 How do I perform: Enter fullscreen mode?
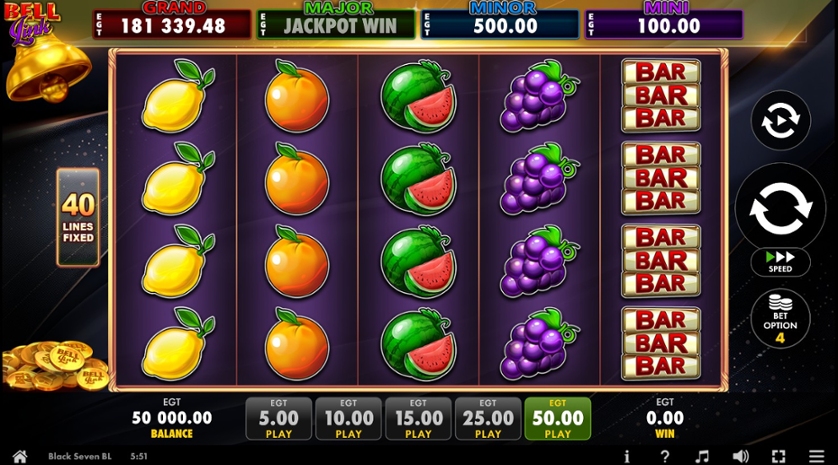tap(778, 456)
